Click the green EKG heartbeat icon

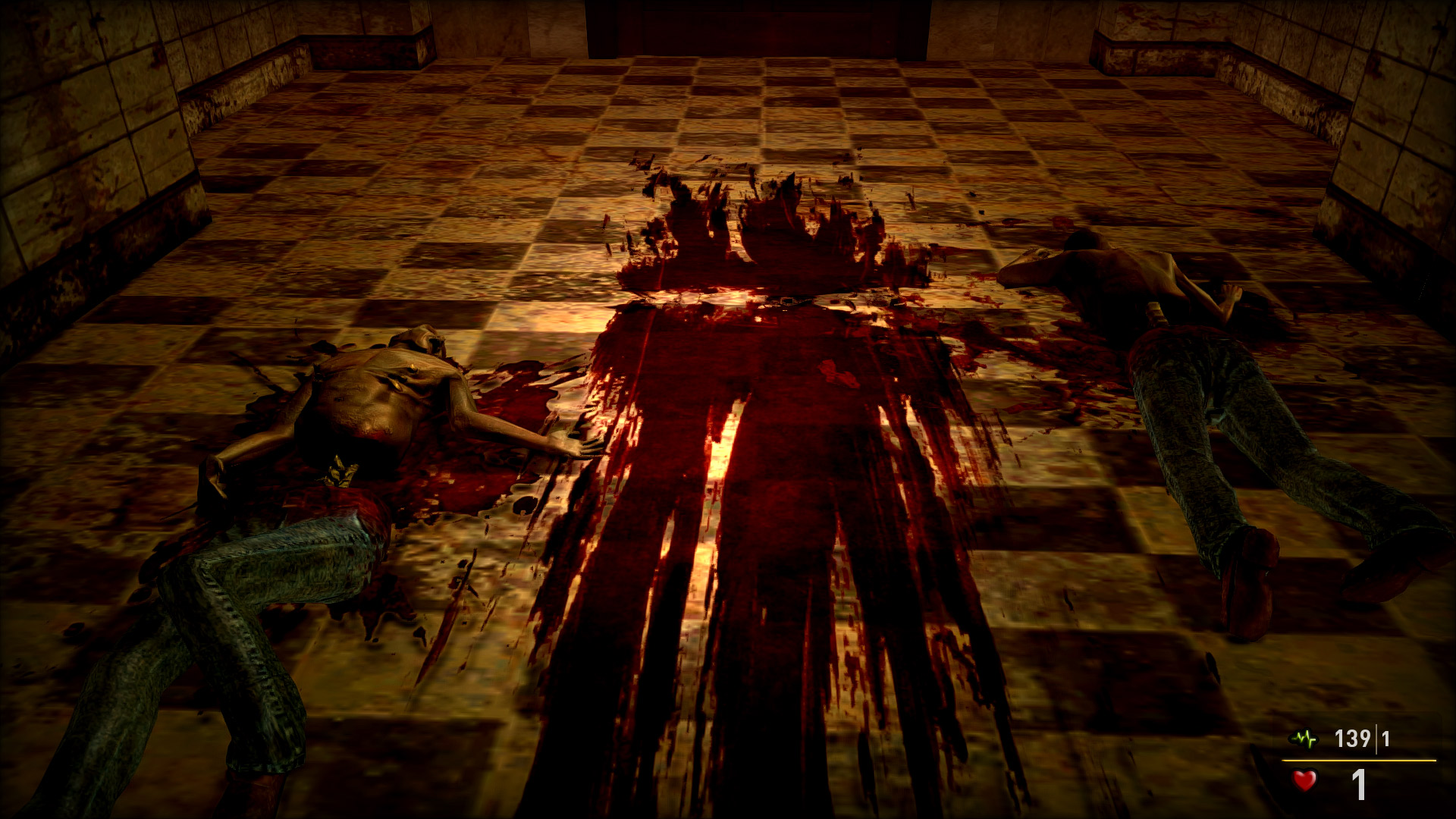coord(1304,737)
